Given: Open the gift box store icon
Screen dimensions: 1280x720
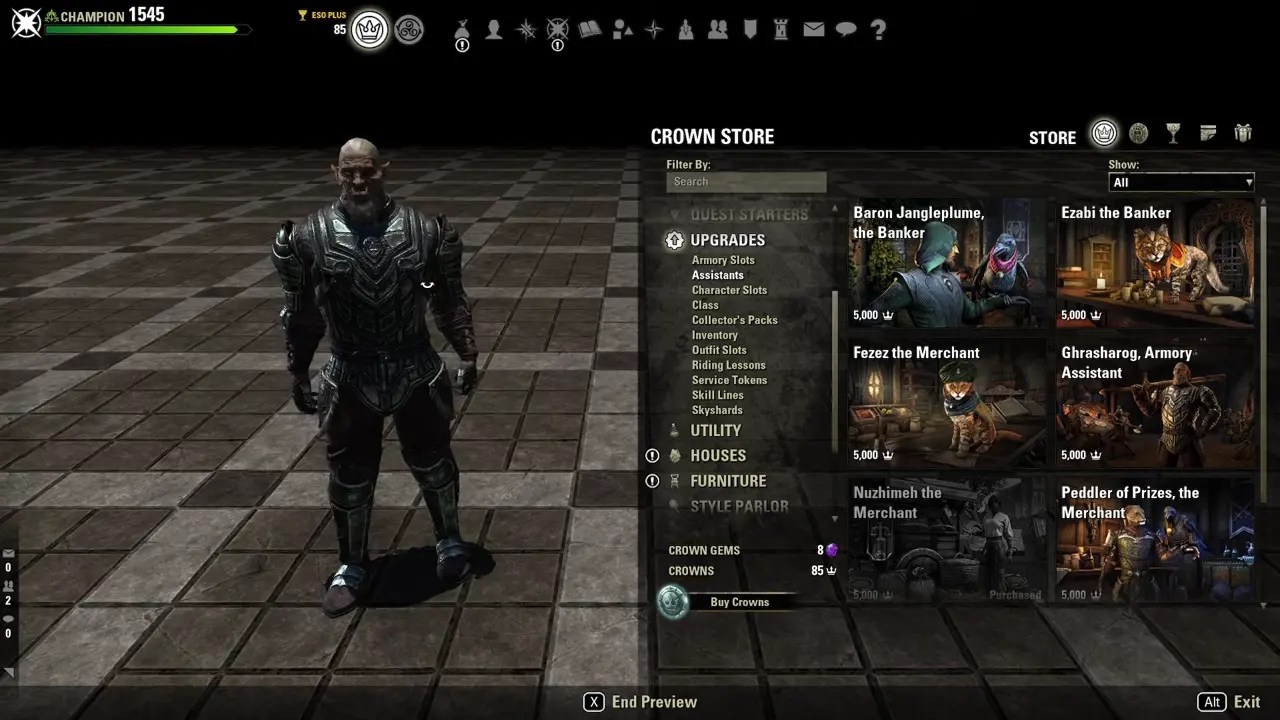Looking at the screenshot, I should pos(1243,133).
